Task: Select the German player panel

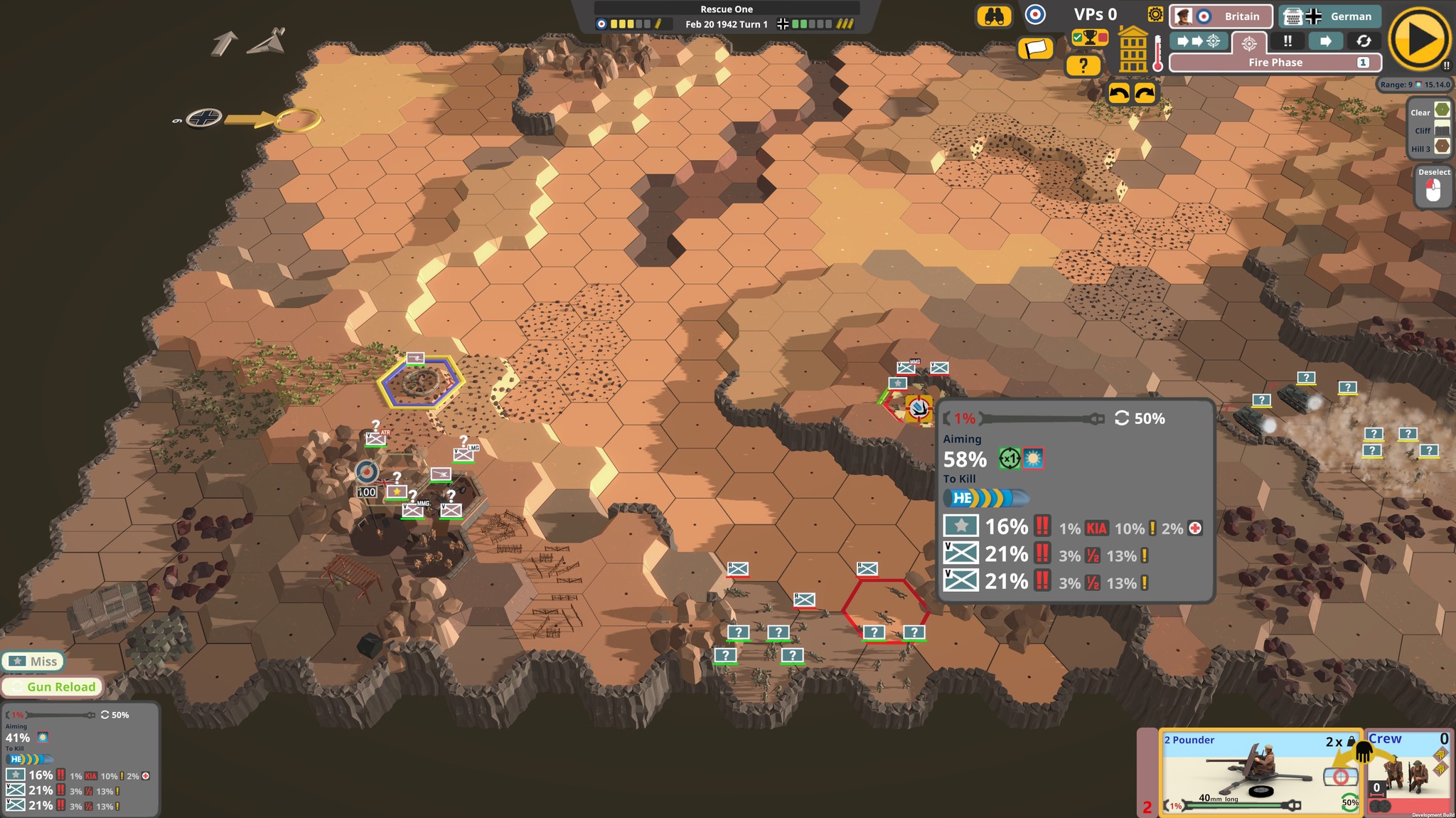Action: coord(1329,16)
